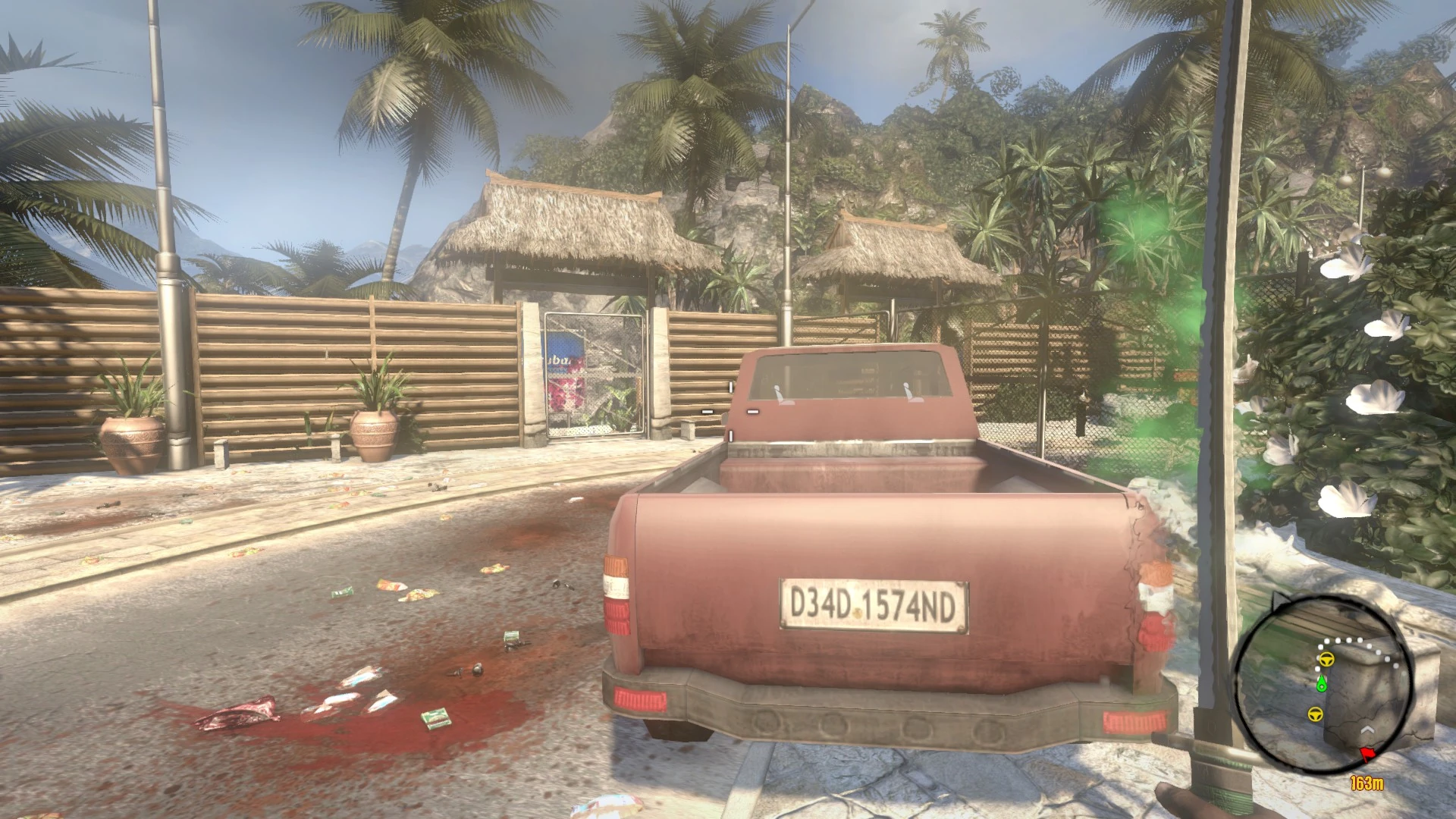This screenshot has width=1456, height=819.
Task: Select the lower steering wheel icon on minimap
Action: (1314, 714)
